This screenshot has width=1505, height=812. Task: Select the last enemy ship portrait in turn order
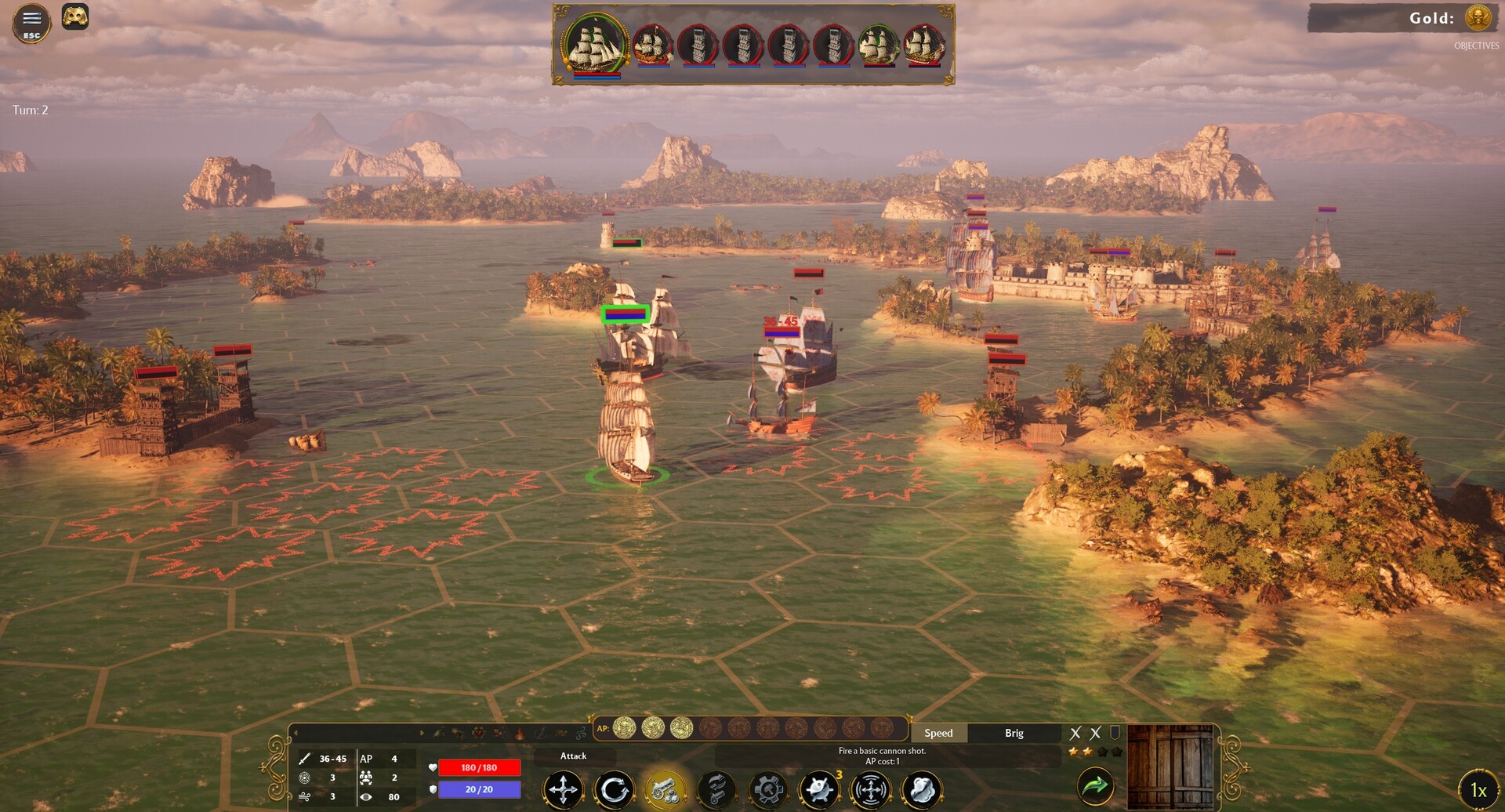point(923,45)
